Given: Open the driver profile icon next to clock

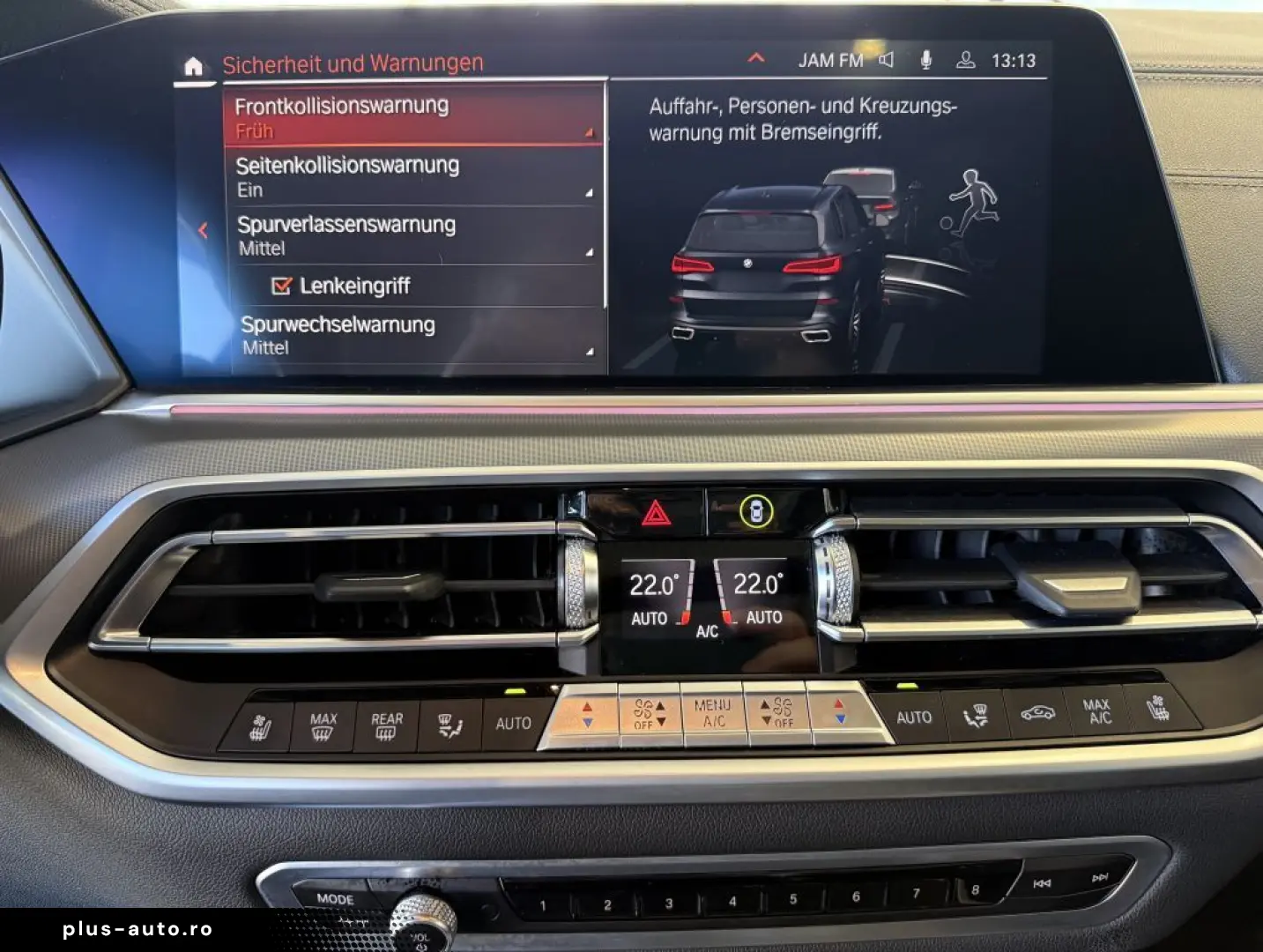Looking at the screenshot, I should pyautogui.click(x=966, y=61).
